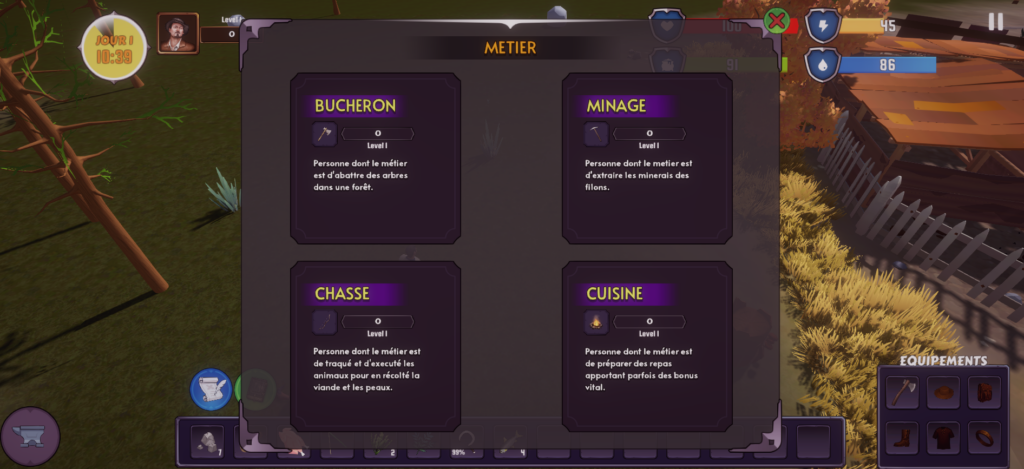Click the player character portrait
Viewport: 1024px width, 469px height.
[x=178, y=34]
